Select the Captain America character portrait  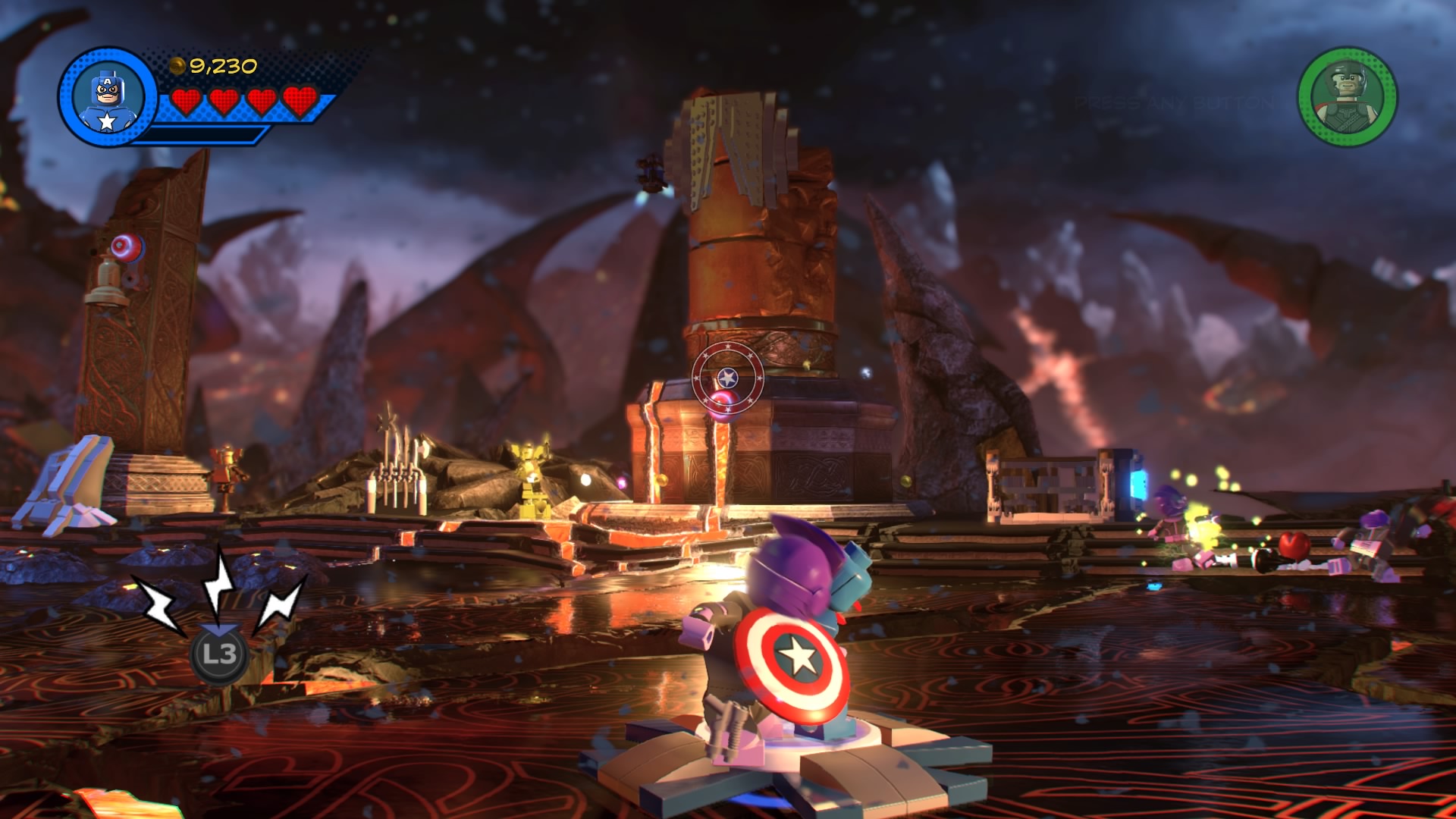click(x=107, y=98)
